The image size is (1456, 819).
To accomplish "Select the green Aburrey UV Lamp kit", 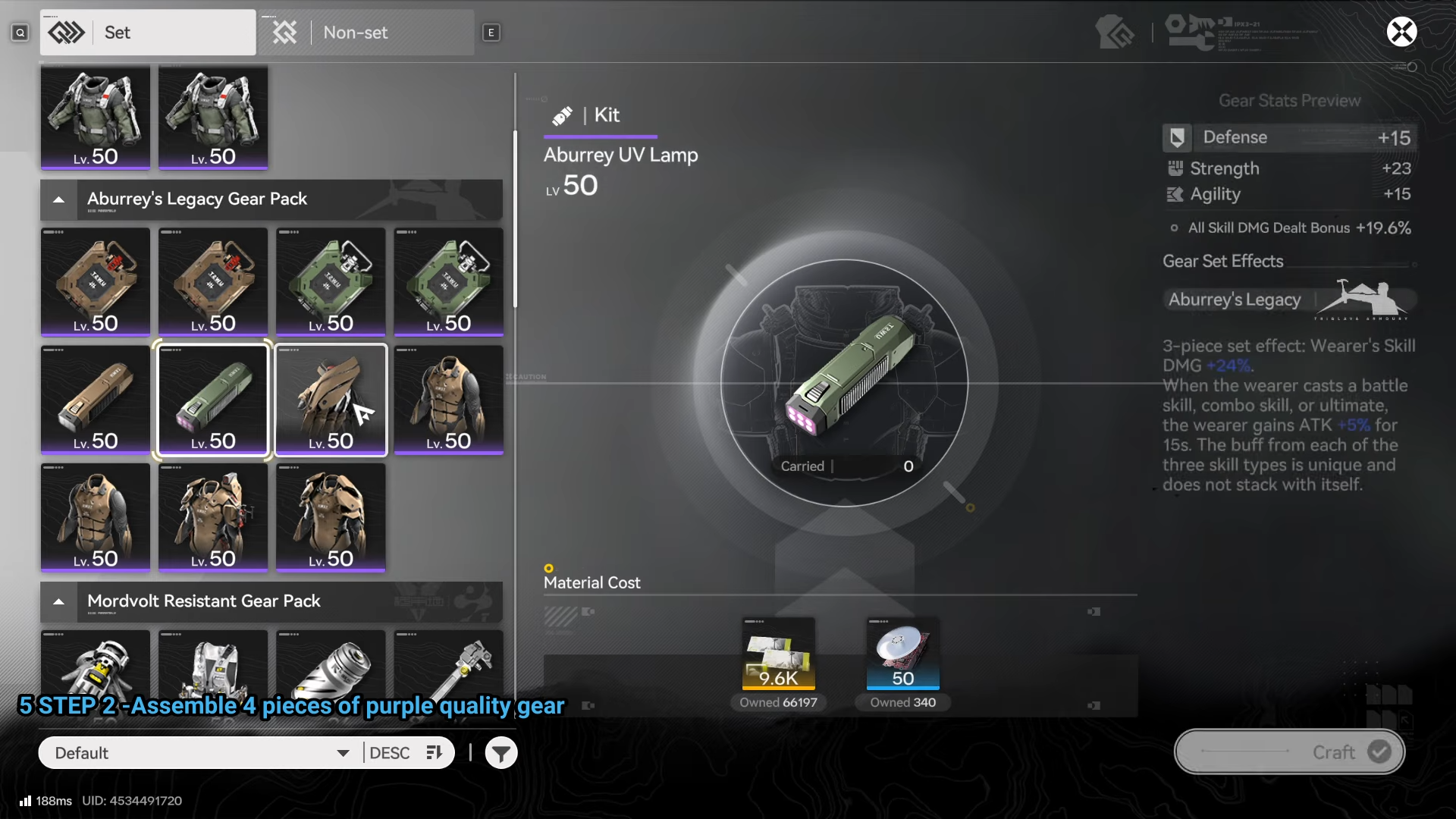I will [x=213, y=400].
